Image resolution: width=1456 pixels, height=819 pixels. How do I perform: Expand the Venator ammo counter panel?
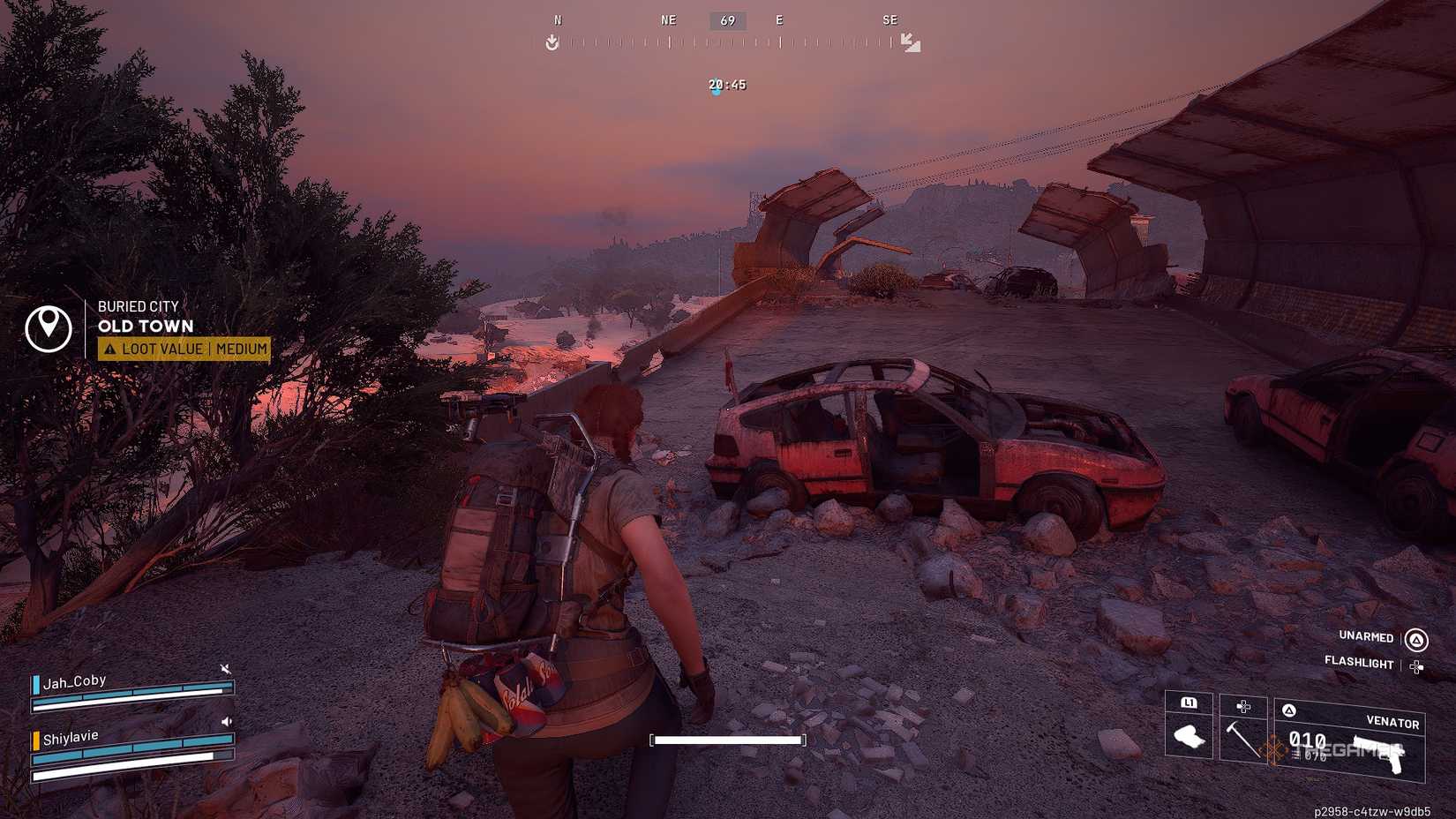point(1308,741)
